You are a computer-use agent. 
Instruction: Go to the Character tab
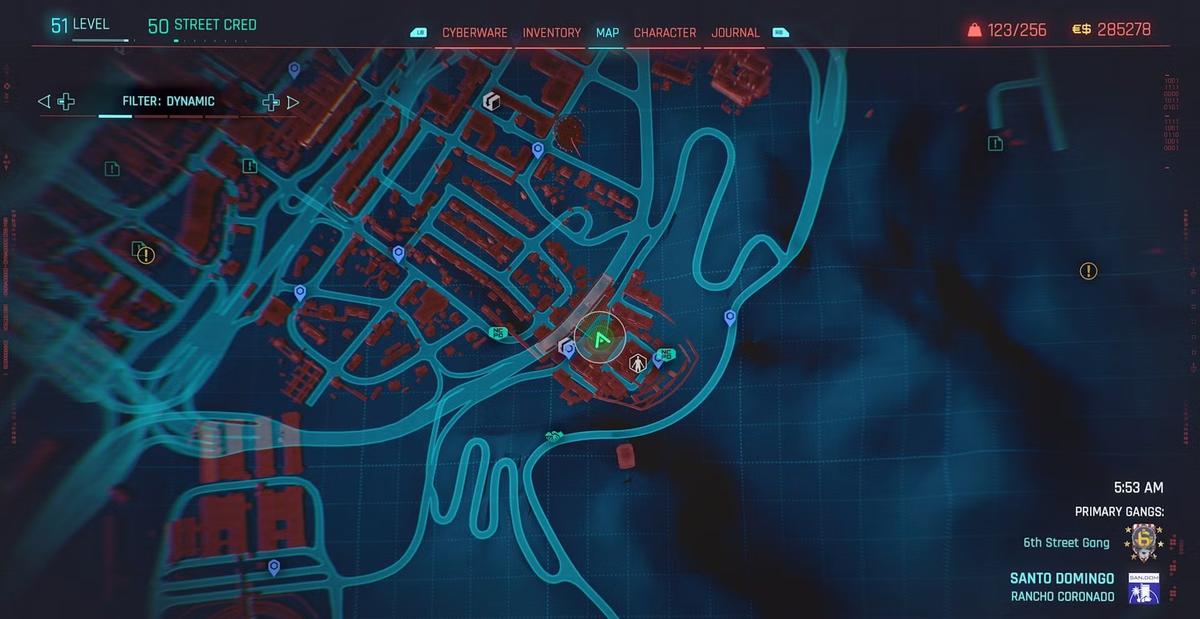coord(665,33)
